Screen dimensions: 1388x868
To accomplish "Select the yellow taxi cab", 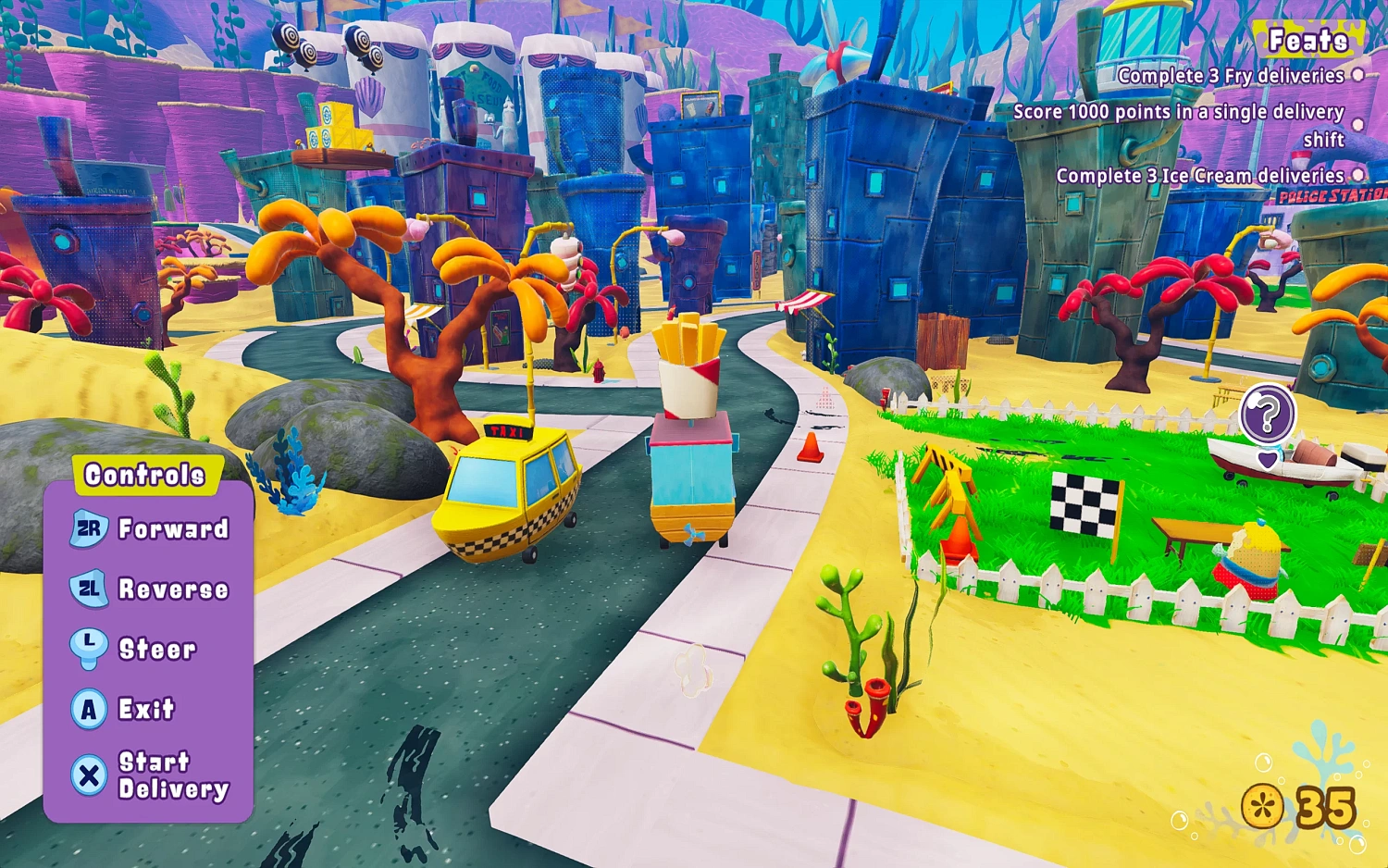I will click(x=509, y=490).
